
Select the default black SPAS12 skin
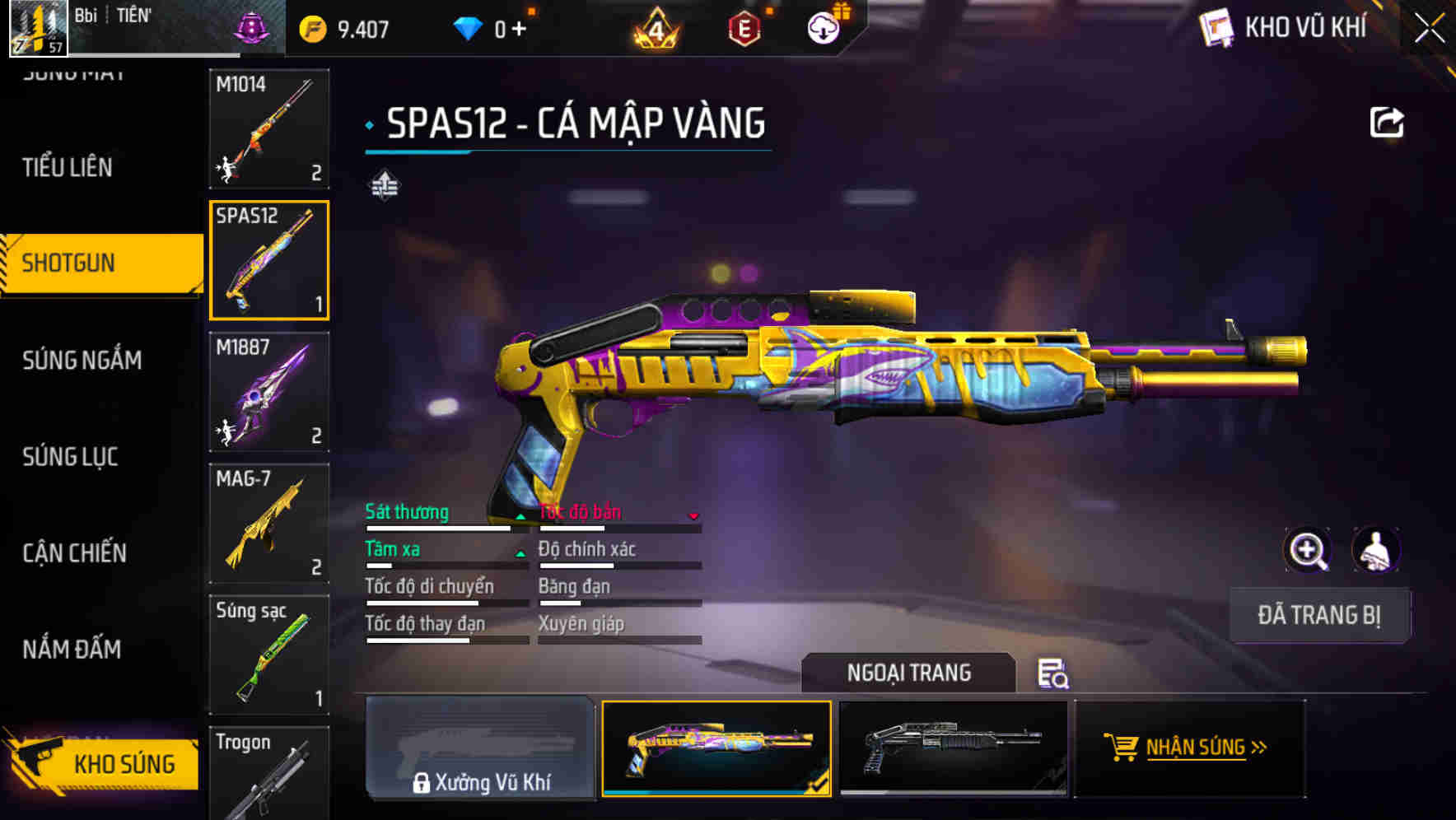[x=953, y=748]
